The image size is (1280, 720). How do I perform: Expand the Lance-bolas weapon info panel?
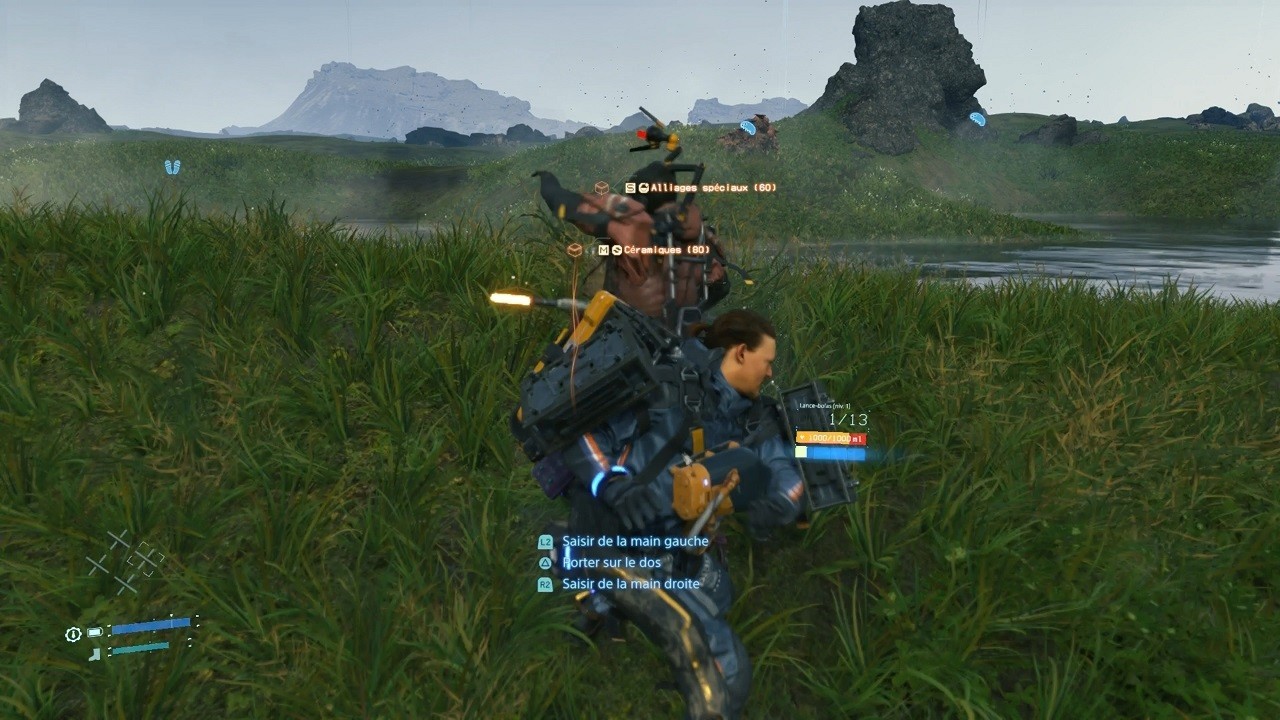tap(826, 407)
